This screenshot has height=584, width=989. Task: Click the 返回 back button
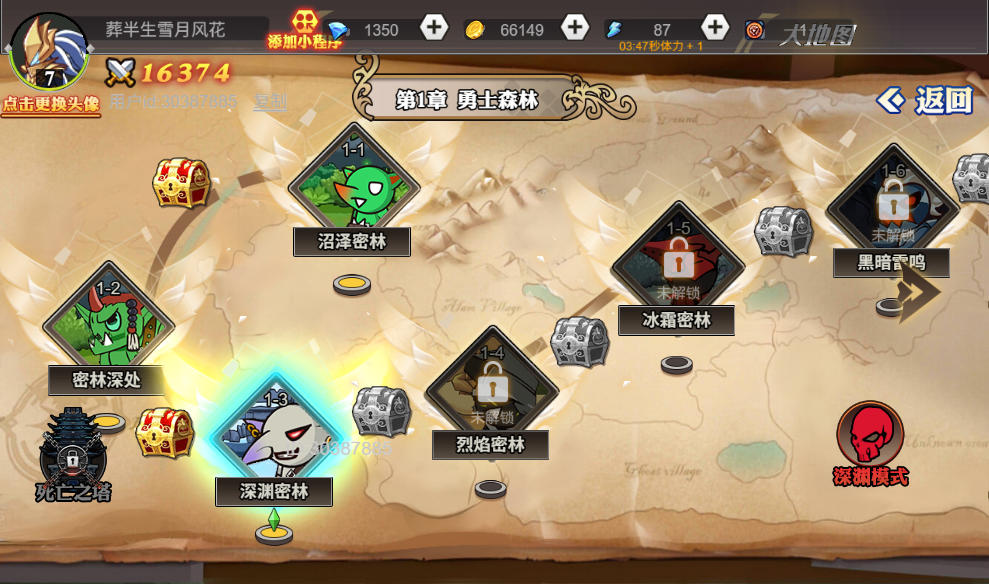925,100
